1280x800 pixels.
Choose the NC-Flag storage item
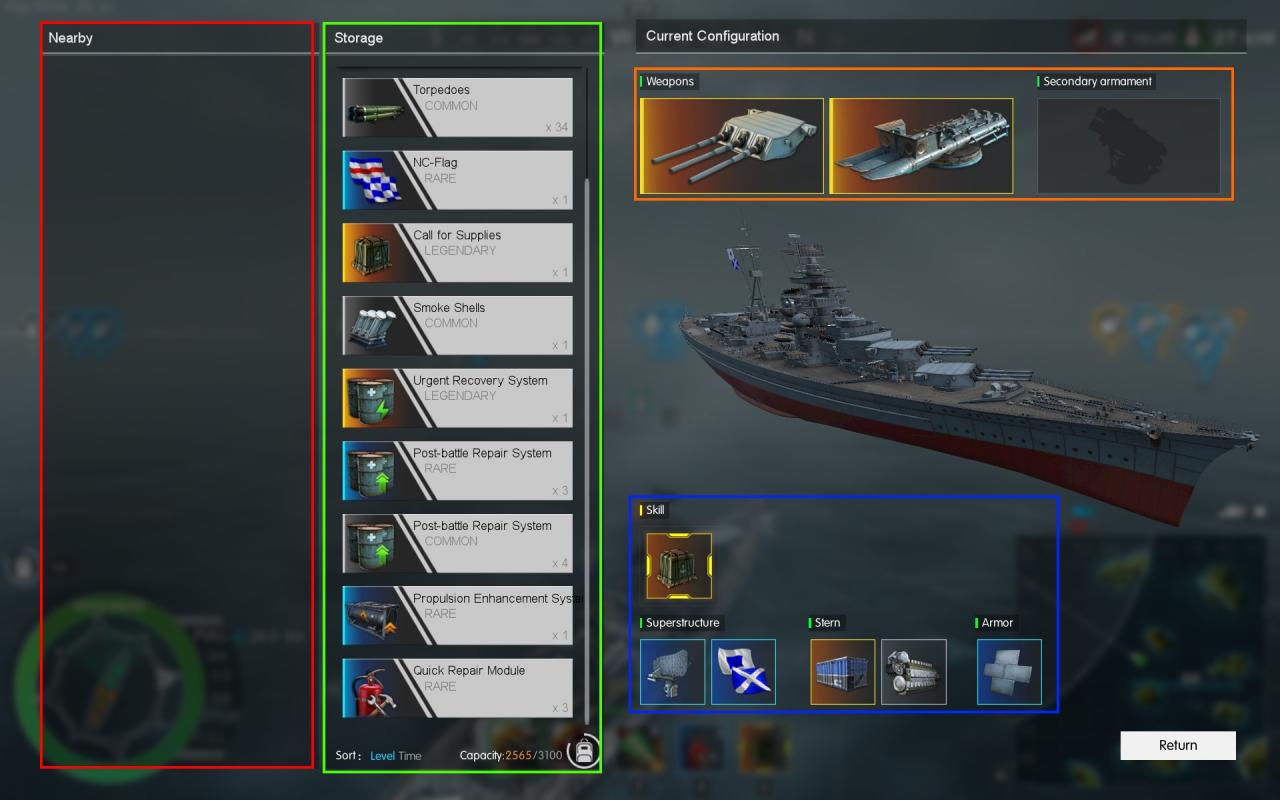[458, 180]
